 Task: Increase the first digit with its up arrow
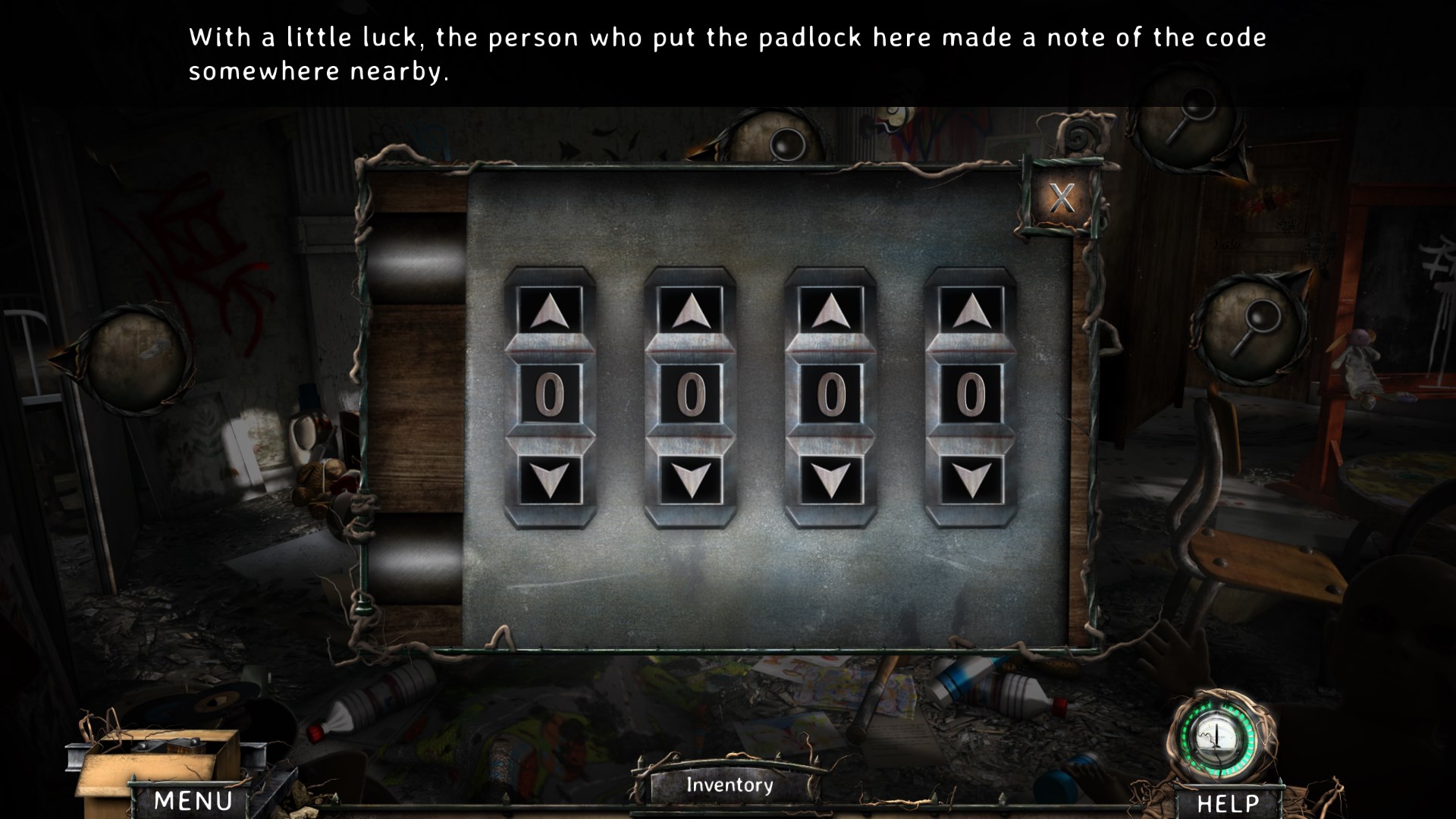(550, 311)
